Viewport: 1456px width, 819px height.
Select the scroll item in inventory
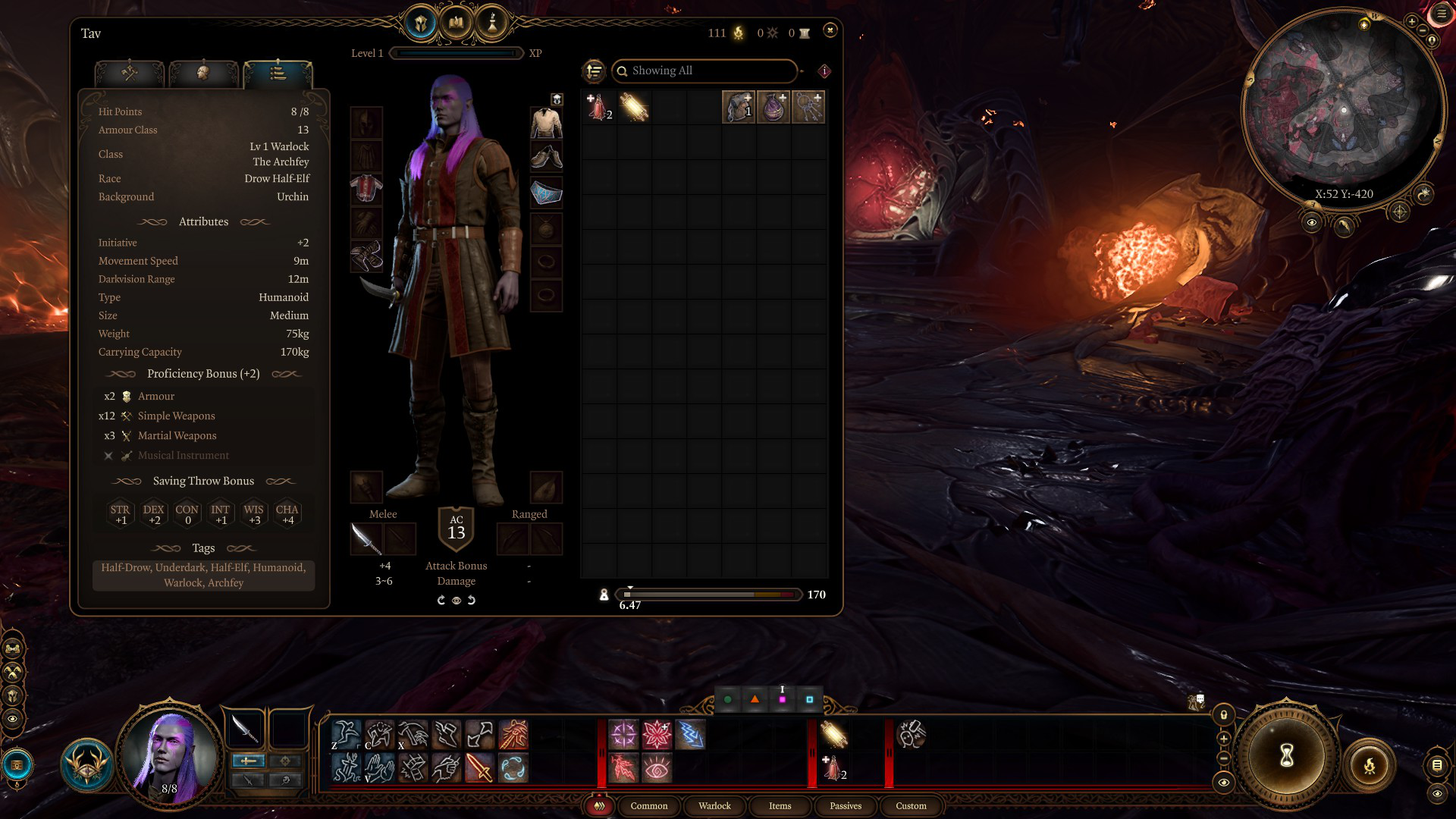pos(634,108)
